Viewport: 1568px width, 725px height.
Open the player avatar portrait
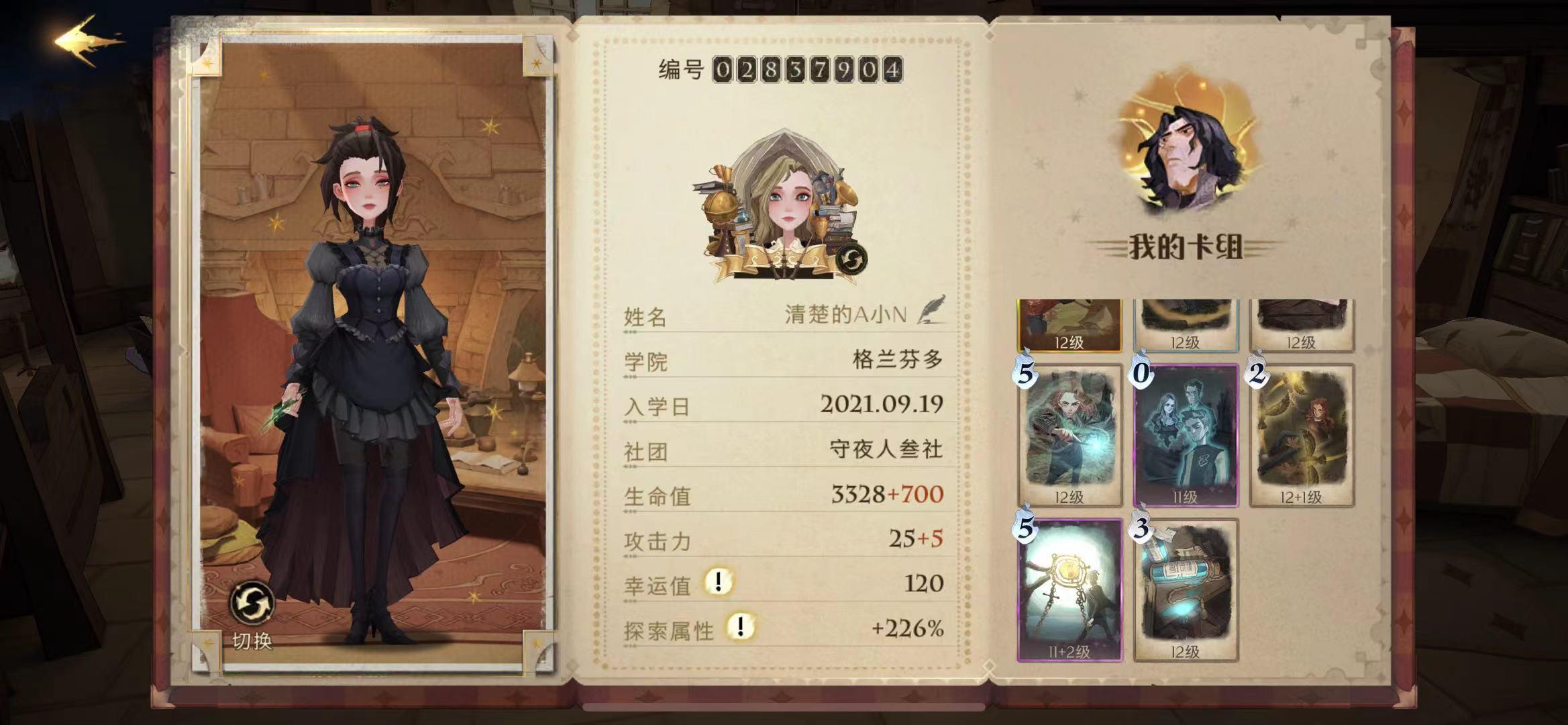click(789, 195)
